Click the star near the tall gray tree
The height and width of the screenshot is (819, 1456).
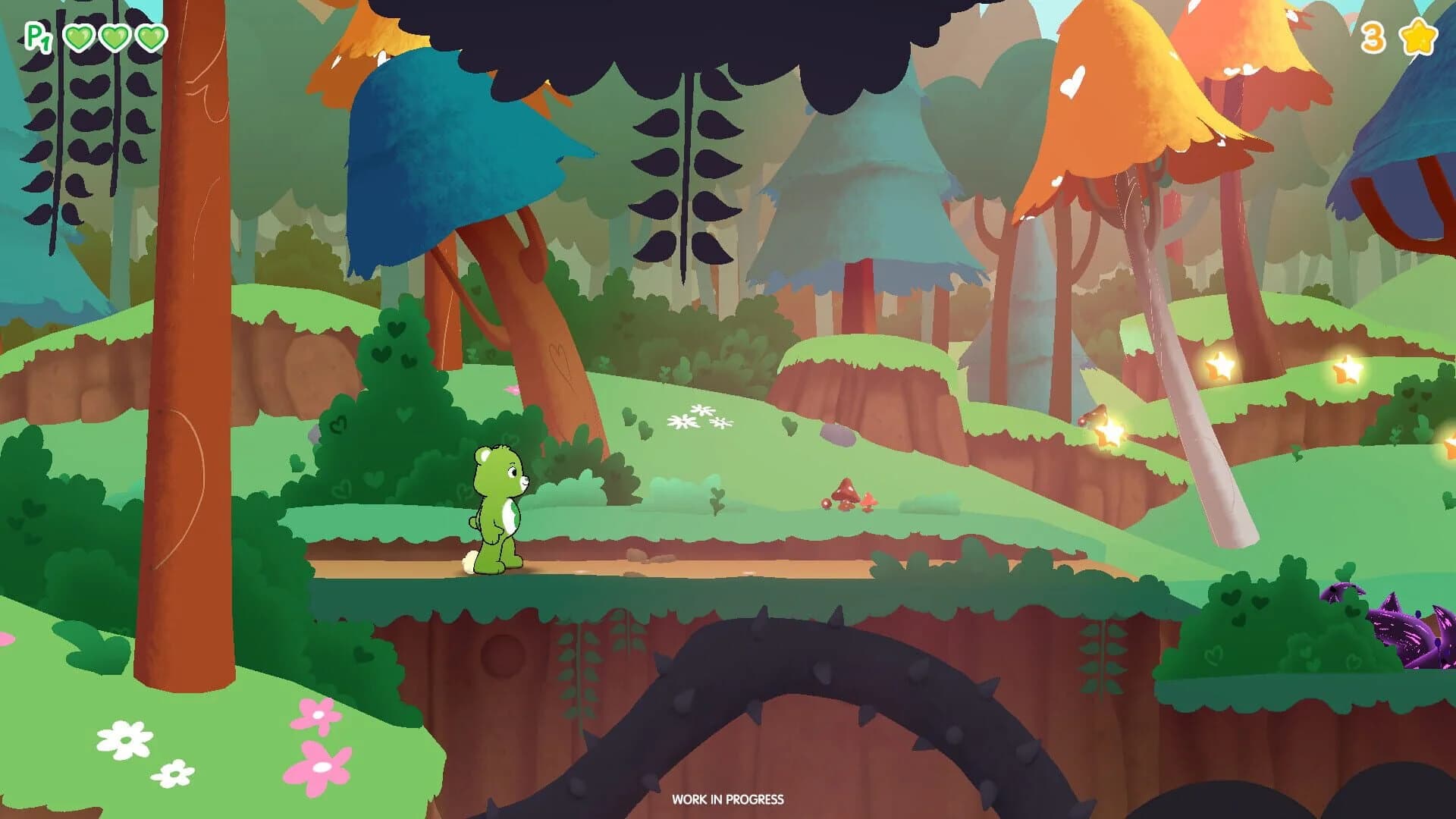click(1221, 366)
